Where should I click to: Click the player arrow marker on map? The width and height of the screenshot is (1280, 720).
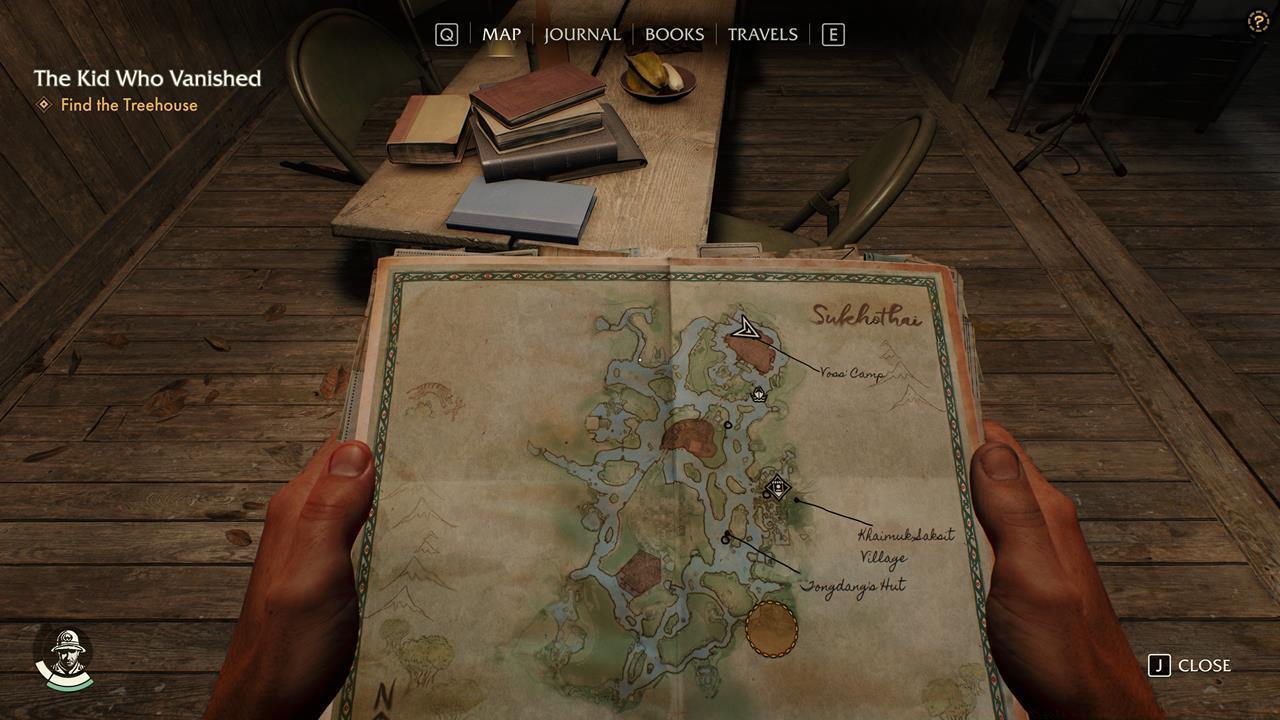(744, 329)
